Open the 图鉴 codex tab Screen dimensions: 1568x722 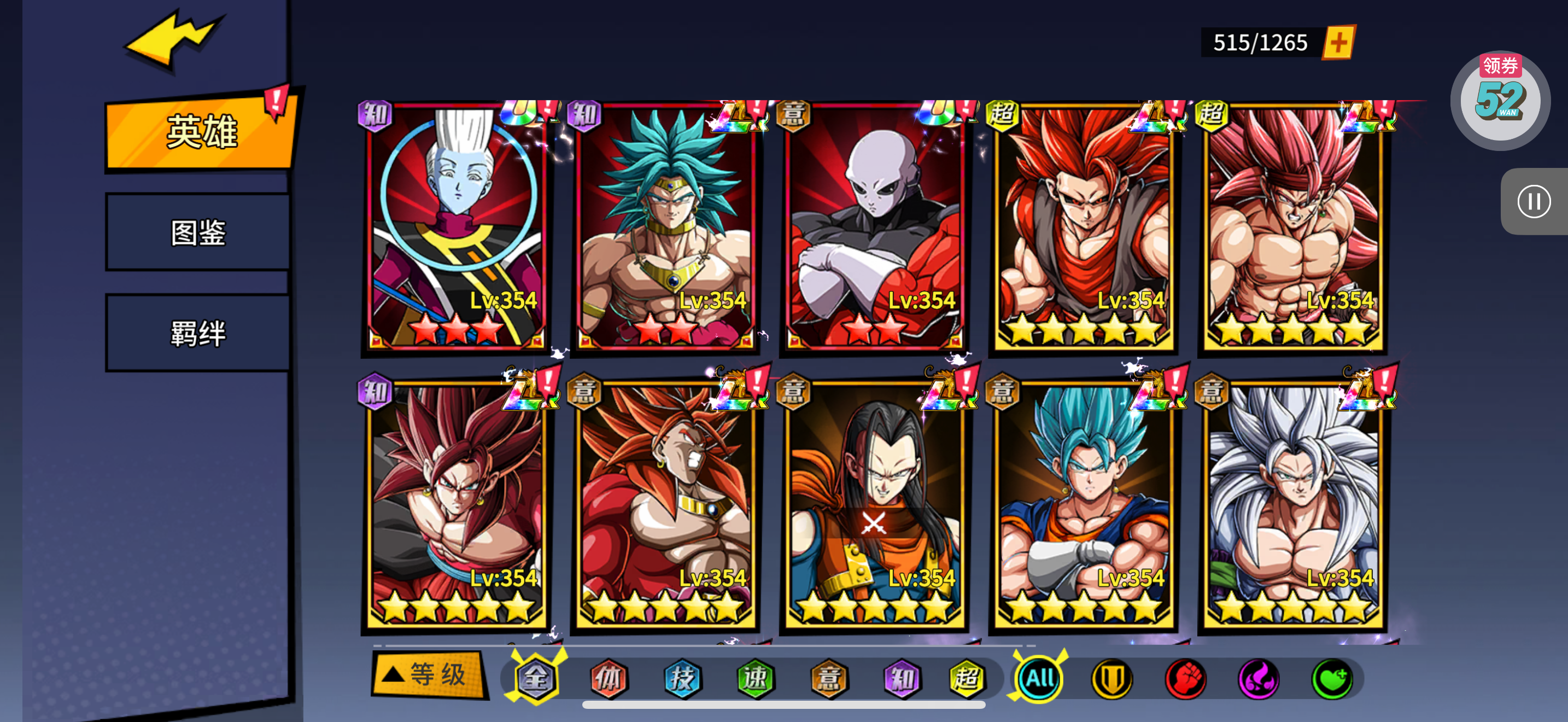tap(198, 232)
